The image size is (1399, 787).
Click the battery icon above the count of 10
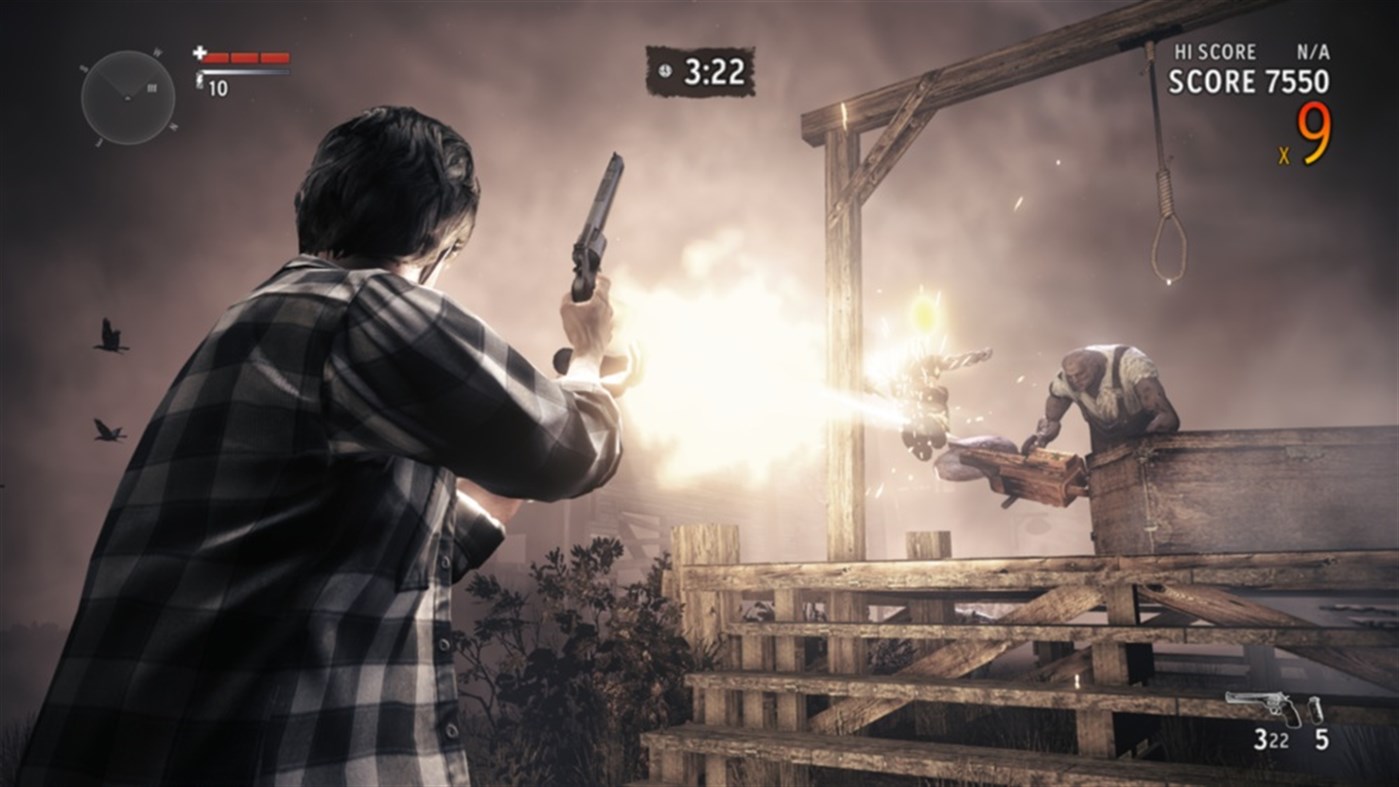(199, 80)
